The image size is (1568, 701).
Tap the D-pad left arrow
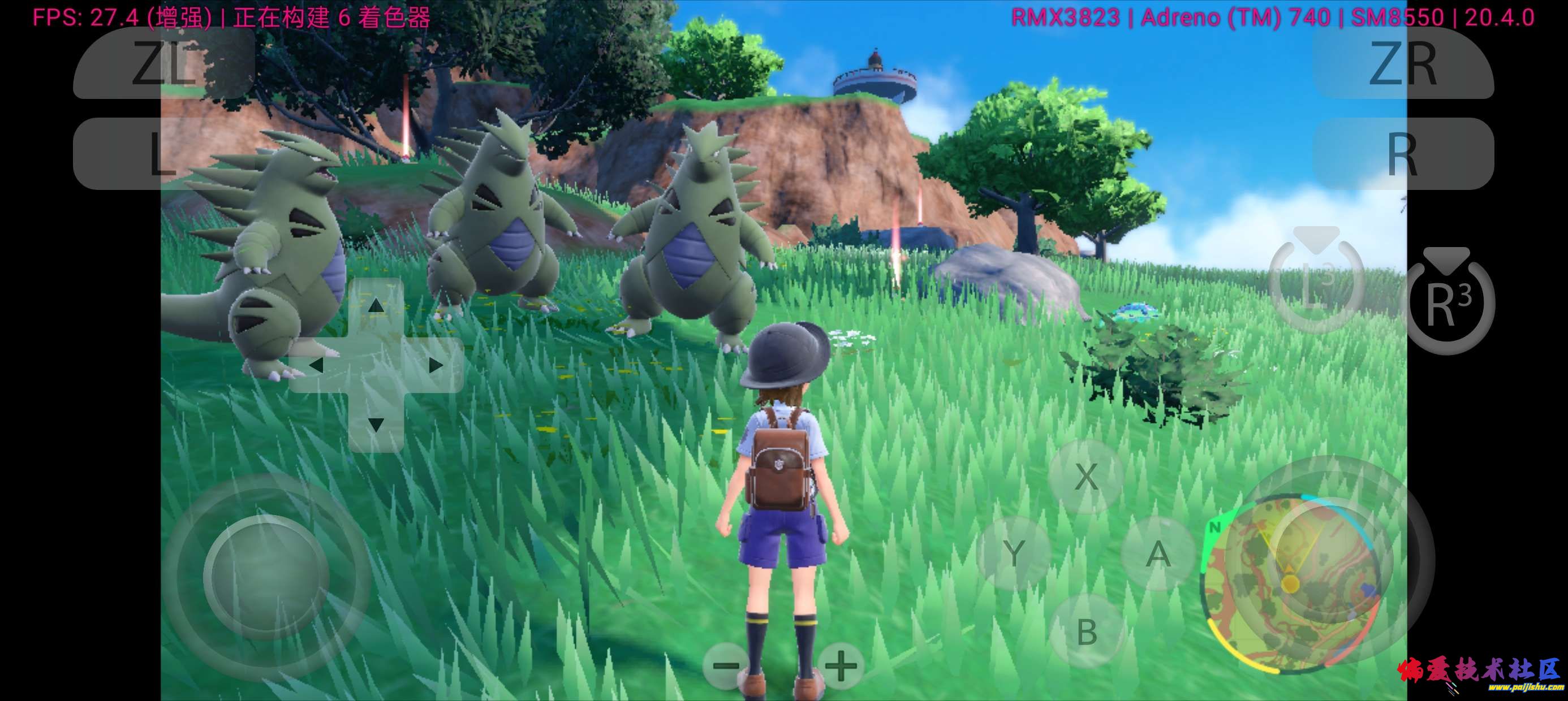click(x=317, y=365)
